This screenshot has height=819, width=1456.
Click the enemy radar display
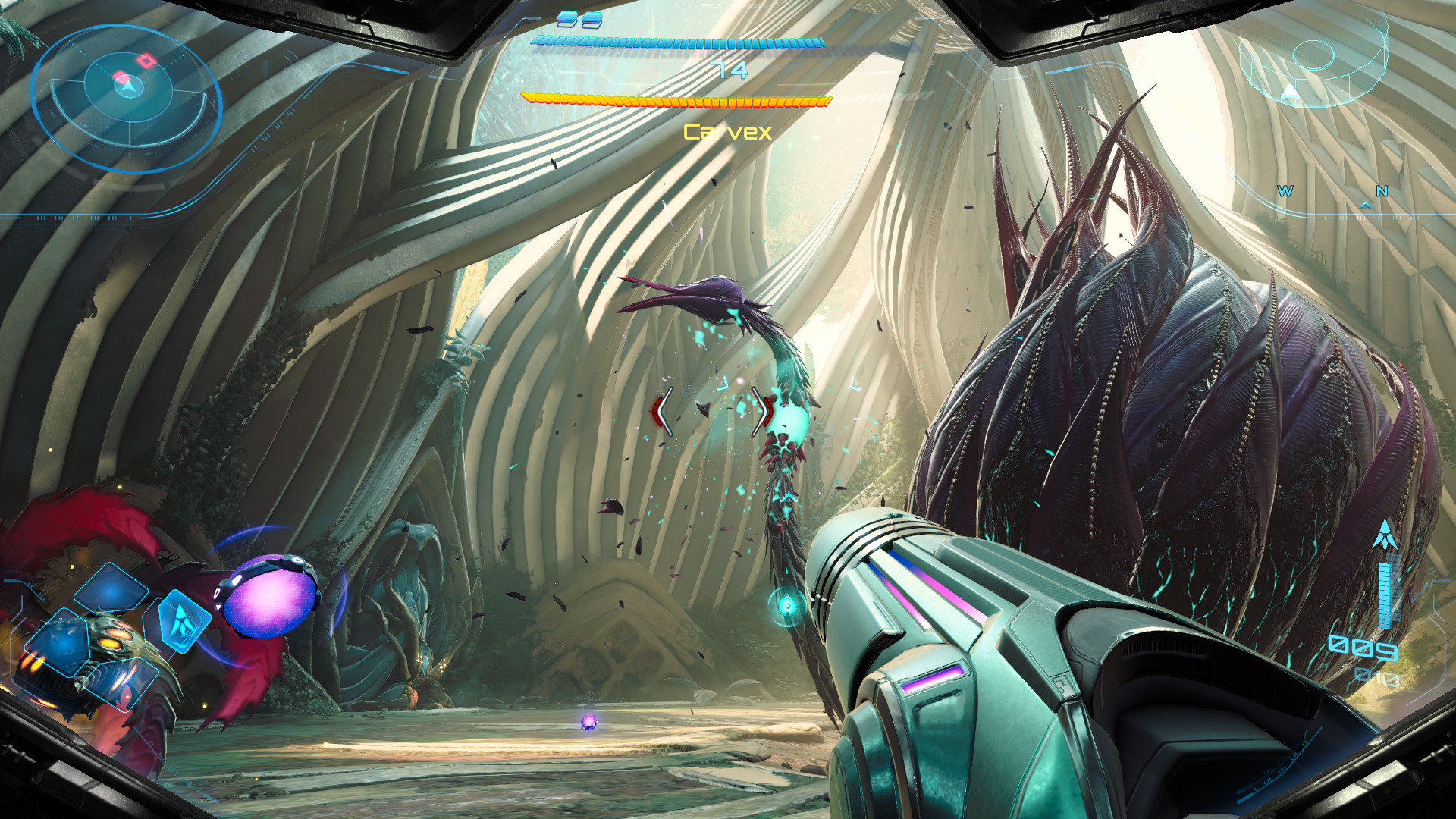(127, 96)
